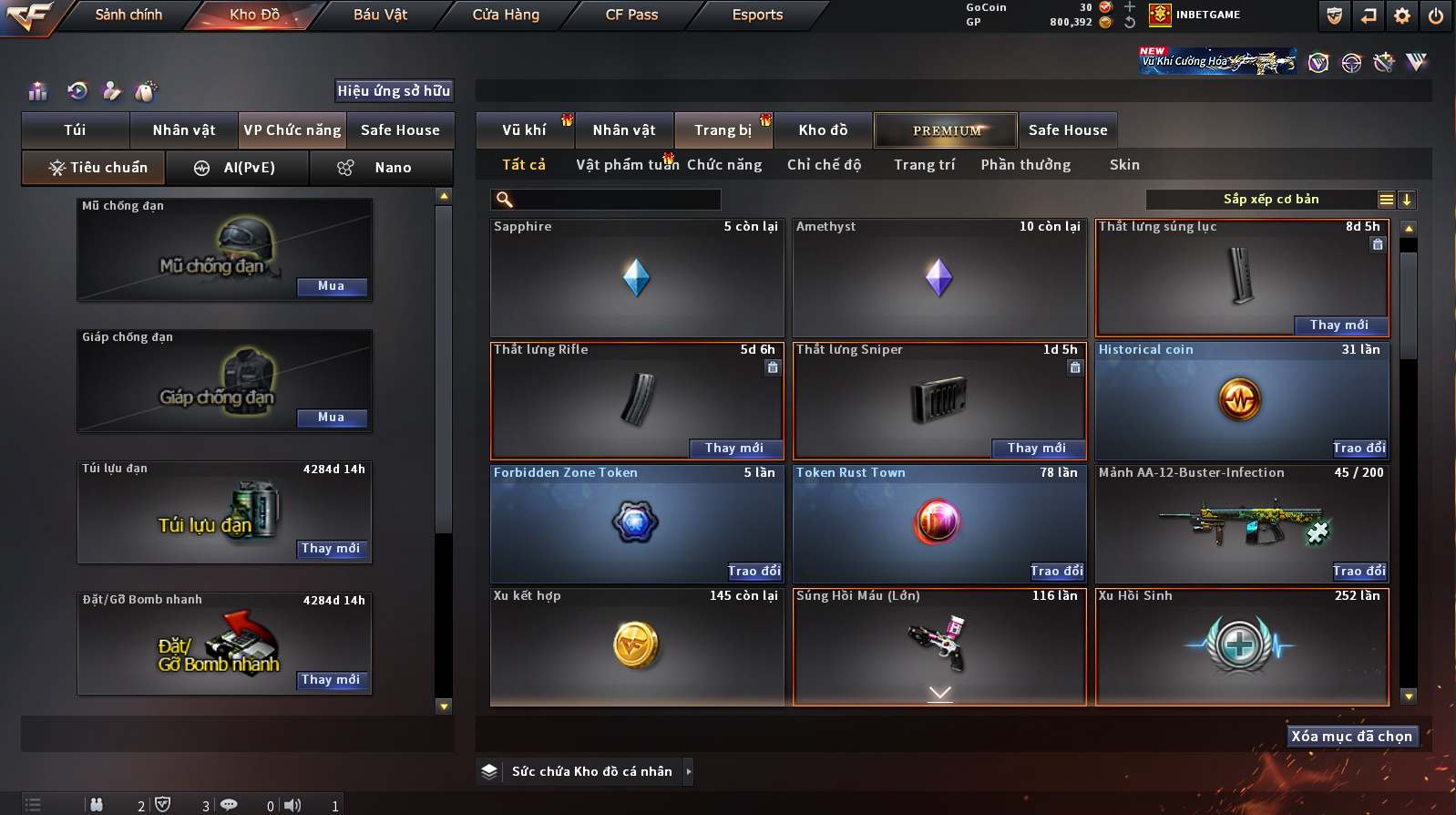Viewport: 1456px width, 815px height.
Task: Open the CF Pass page
Action: [631, 15]
